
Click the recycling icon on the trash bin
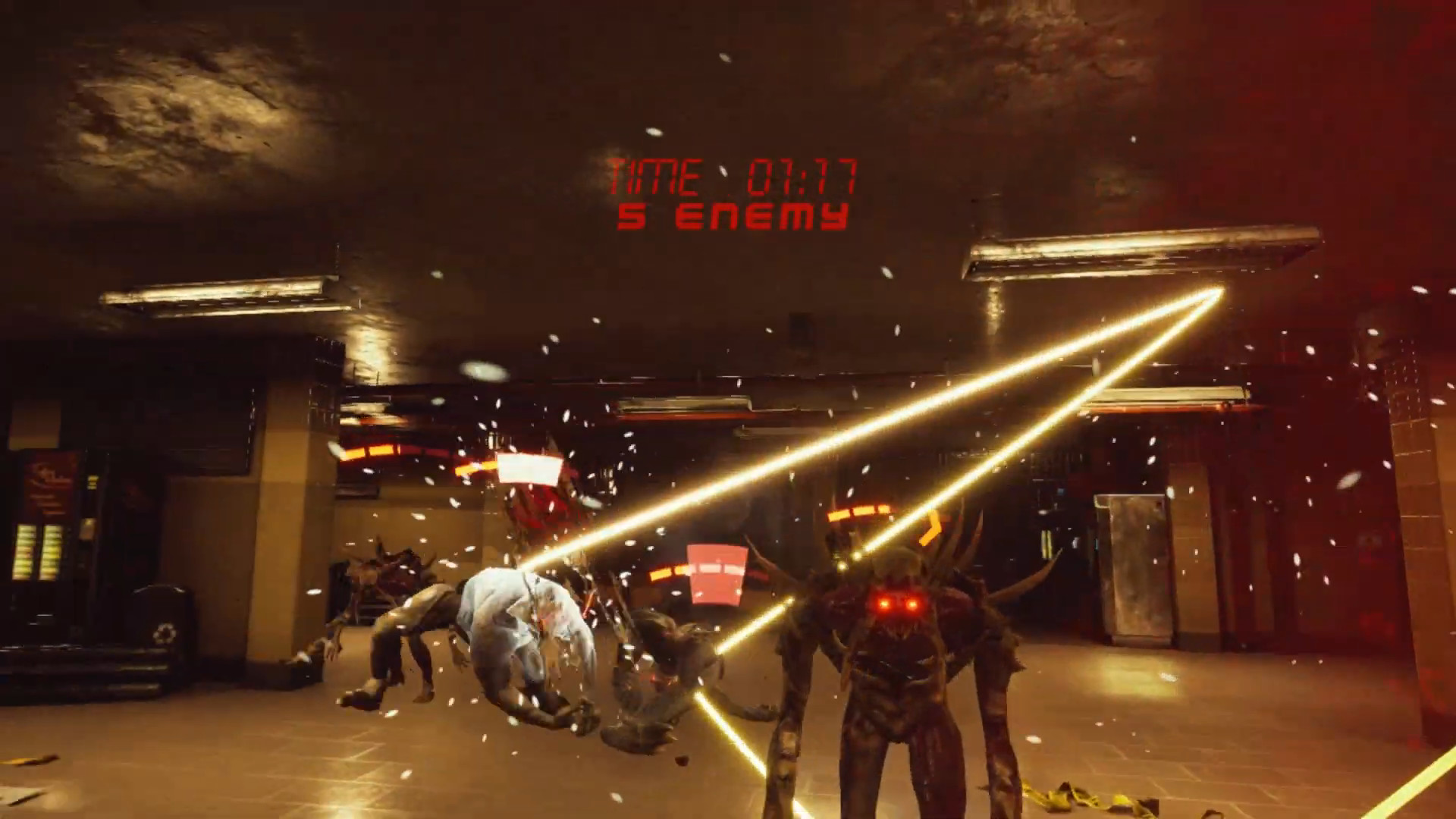coord(167,631)
